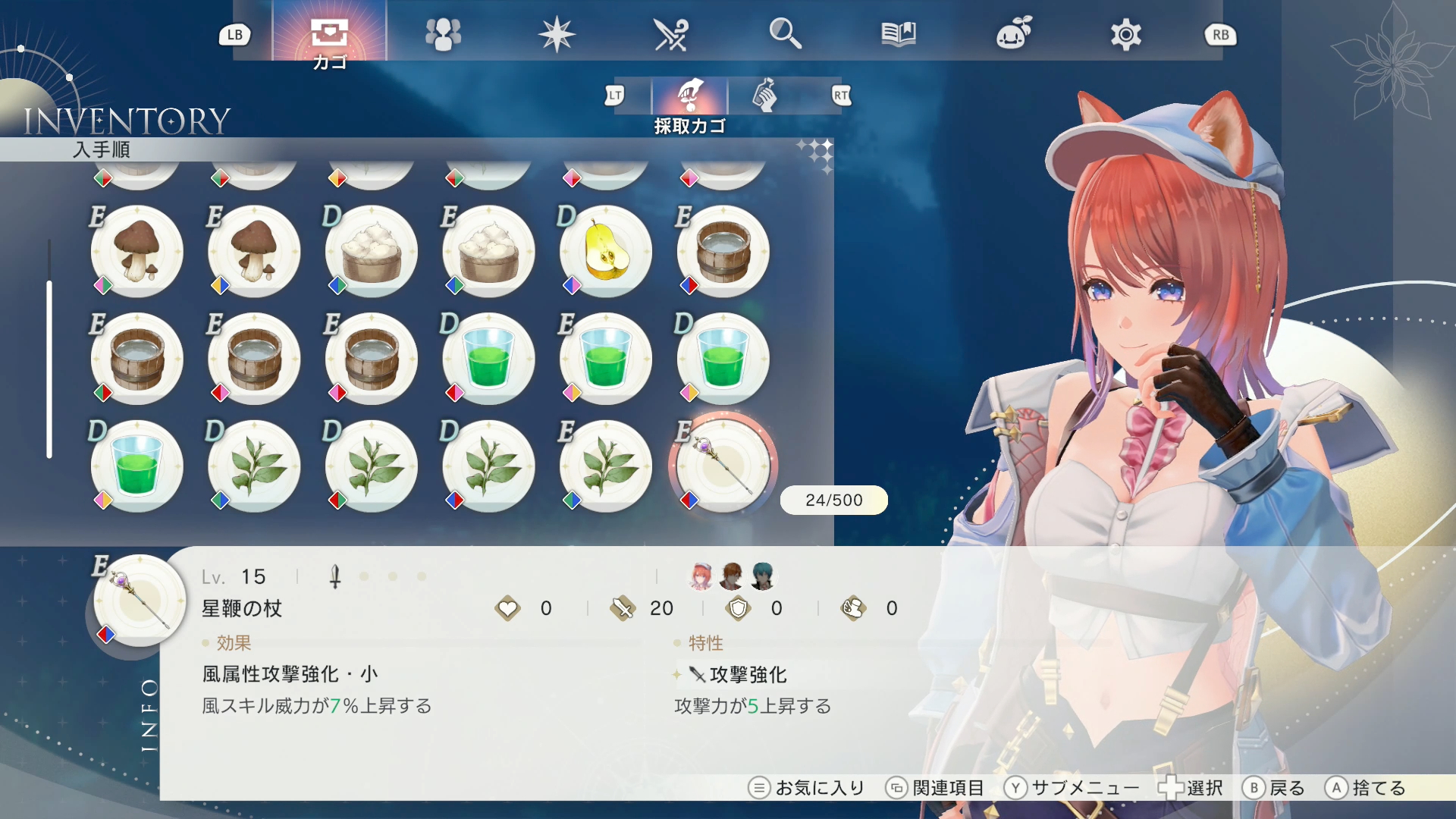Open the settings gear icon
Viewport: 1456px width, 819px height.
(1125, 33)
